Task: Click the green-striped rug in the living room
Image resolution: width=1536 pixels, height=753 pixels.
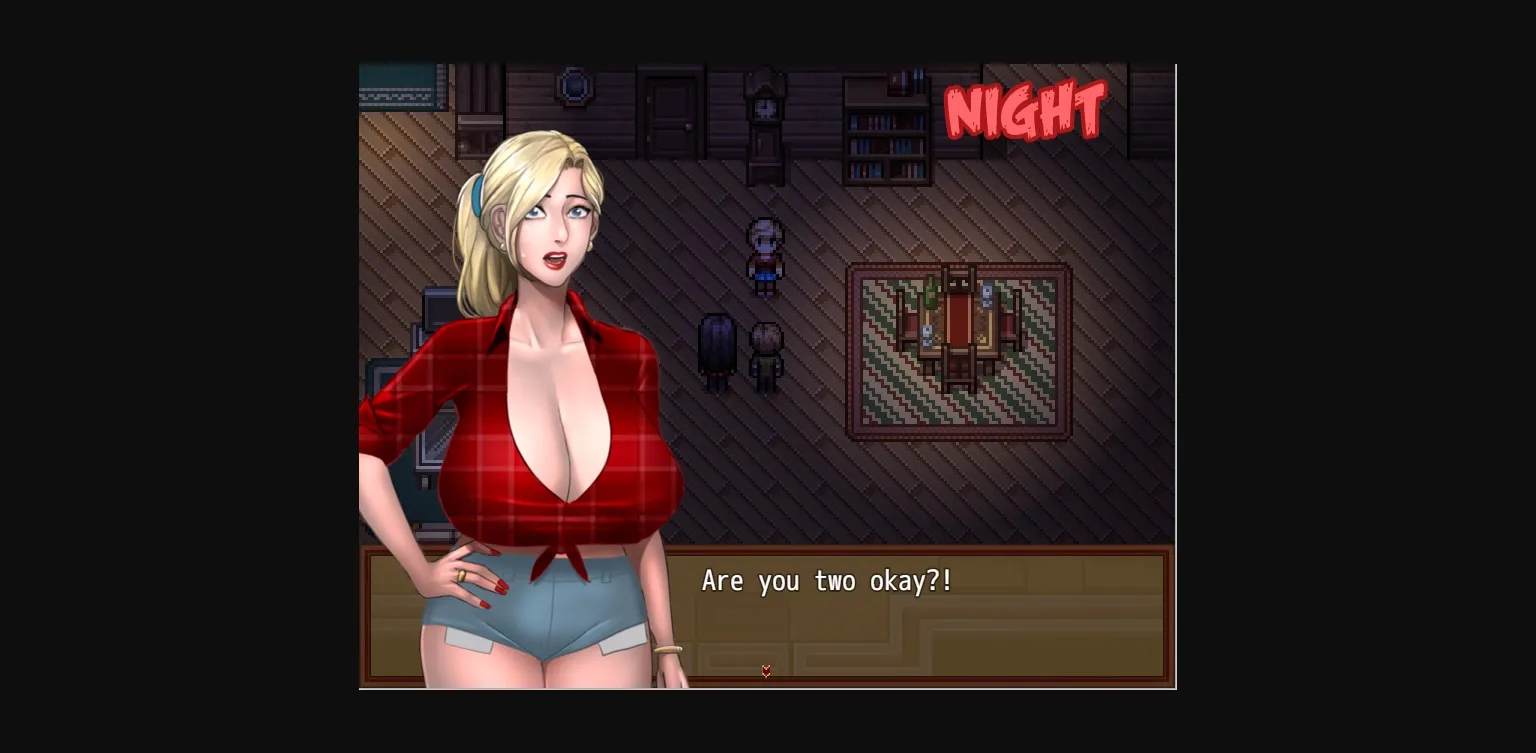Action: (890, 400)
